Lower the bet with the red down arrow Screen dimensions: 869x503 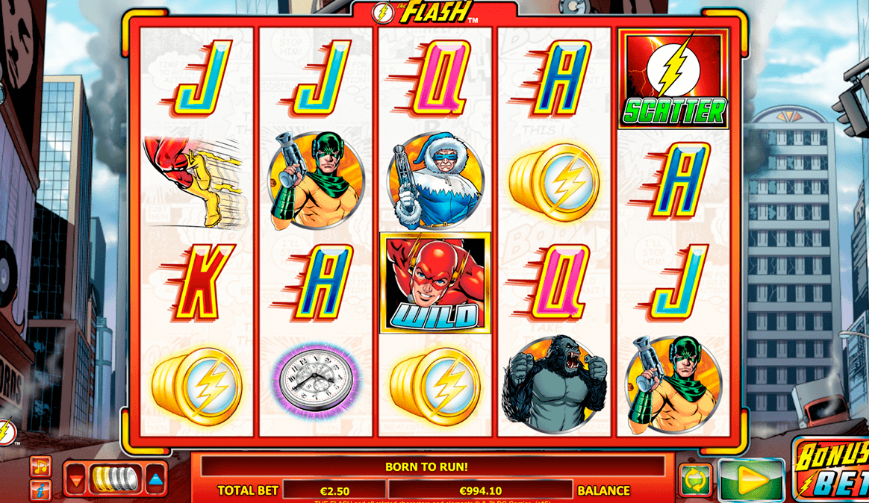(x=76, y=479)
